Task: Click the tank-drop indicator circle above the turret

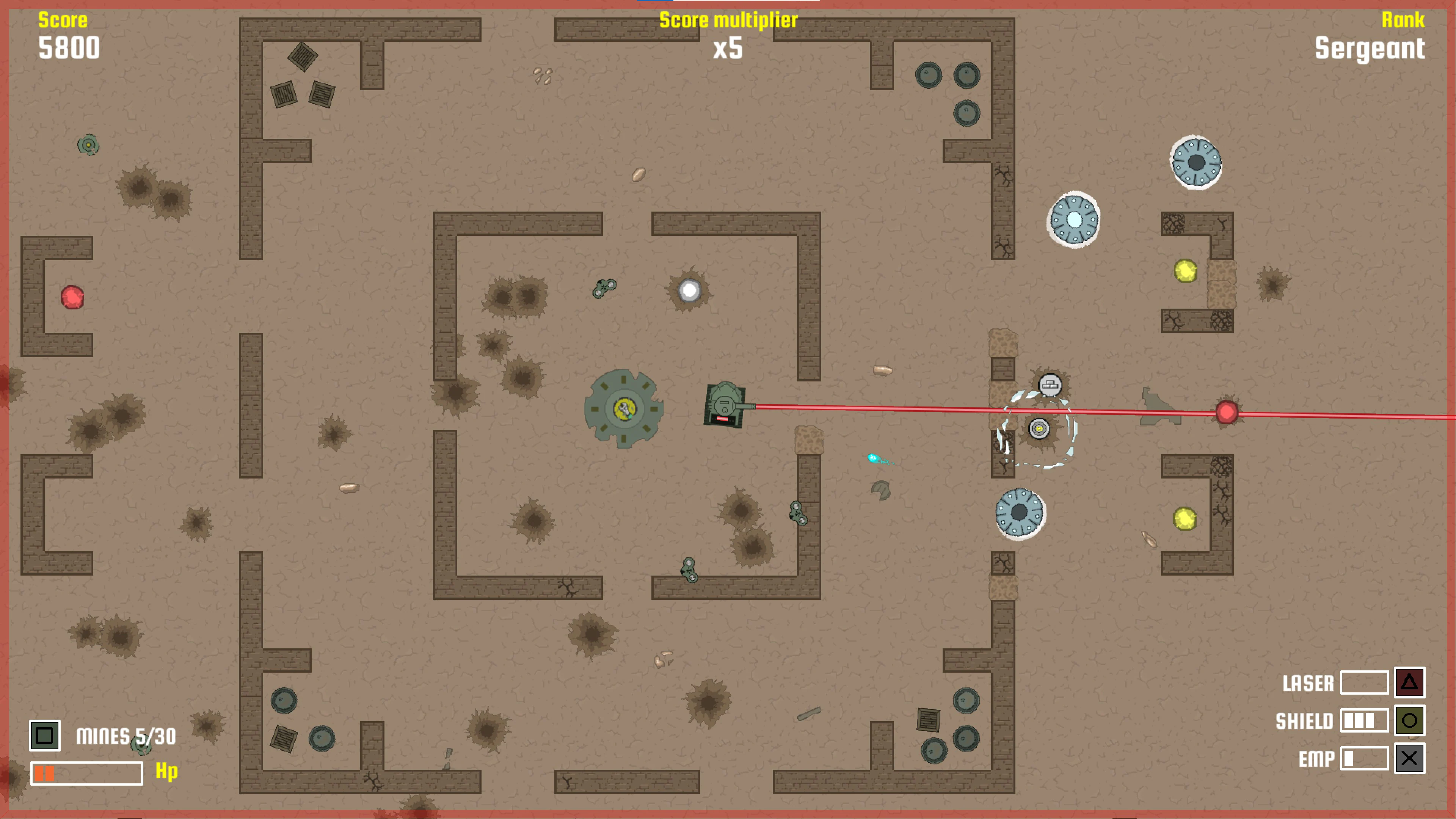Action: click(1050, 384)
